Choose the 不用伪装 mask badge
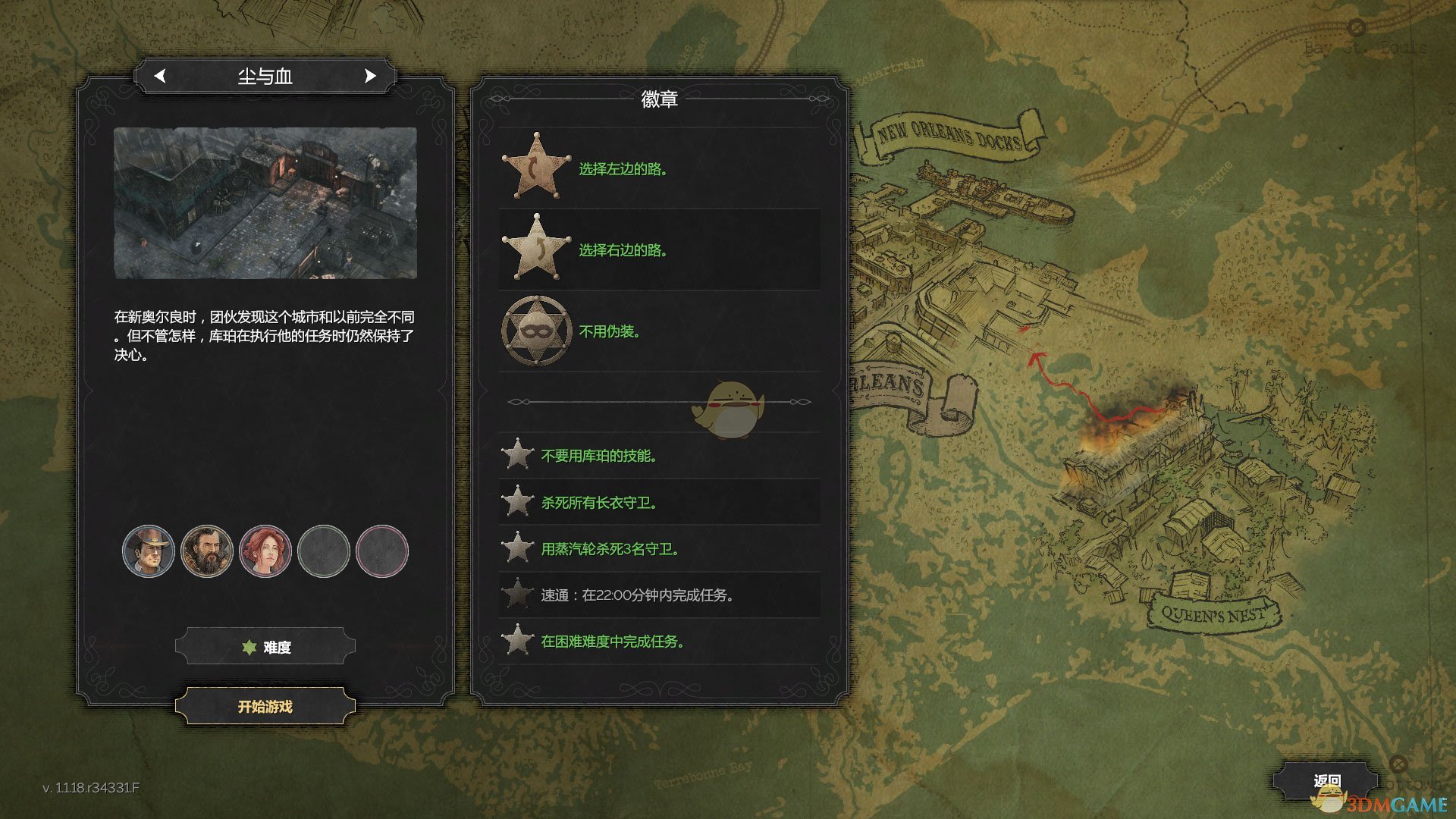This screenshot has width=1456, height=819. point(537,331)
